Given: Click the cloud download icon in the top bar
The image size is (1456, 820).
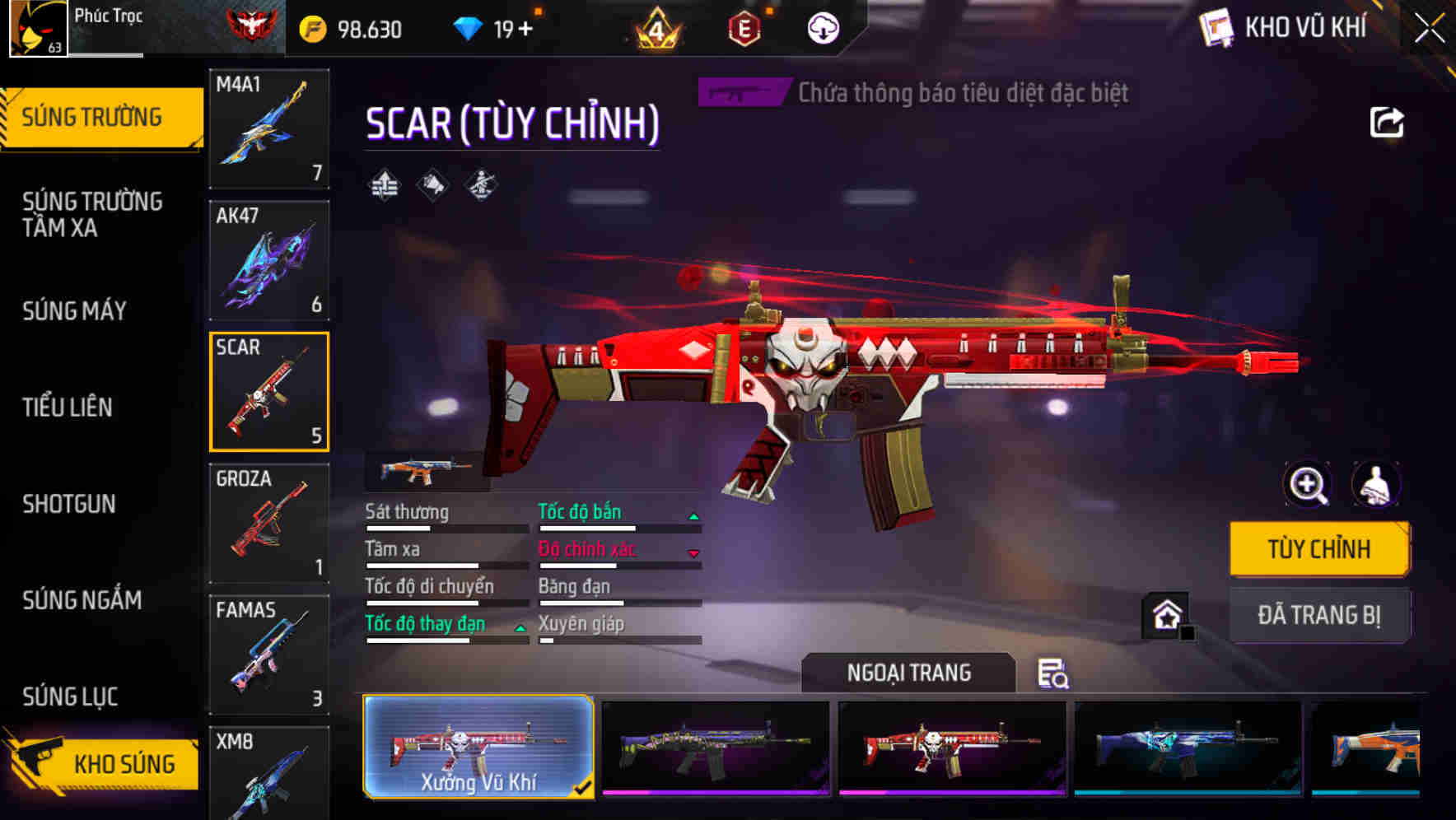Looking at the screenshot, I should pos(823,27).
